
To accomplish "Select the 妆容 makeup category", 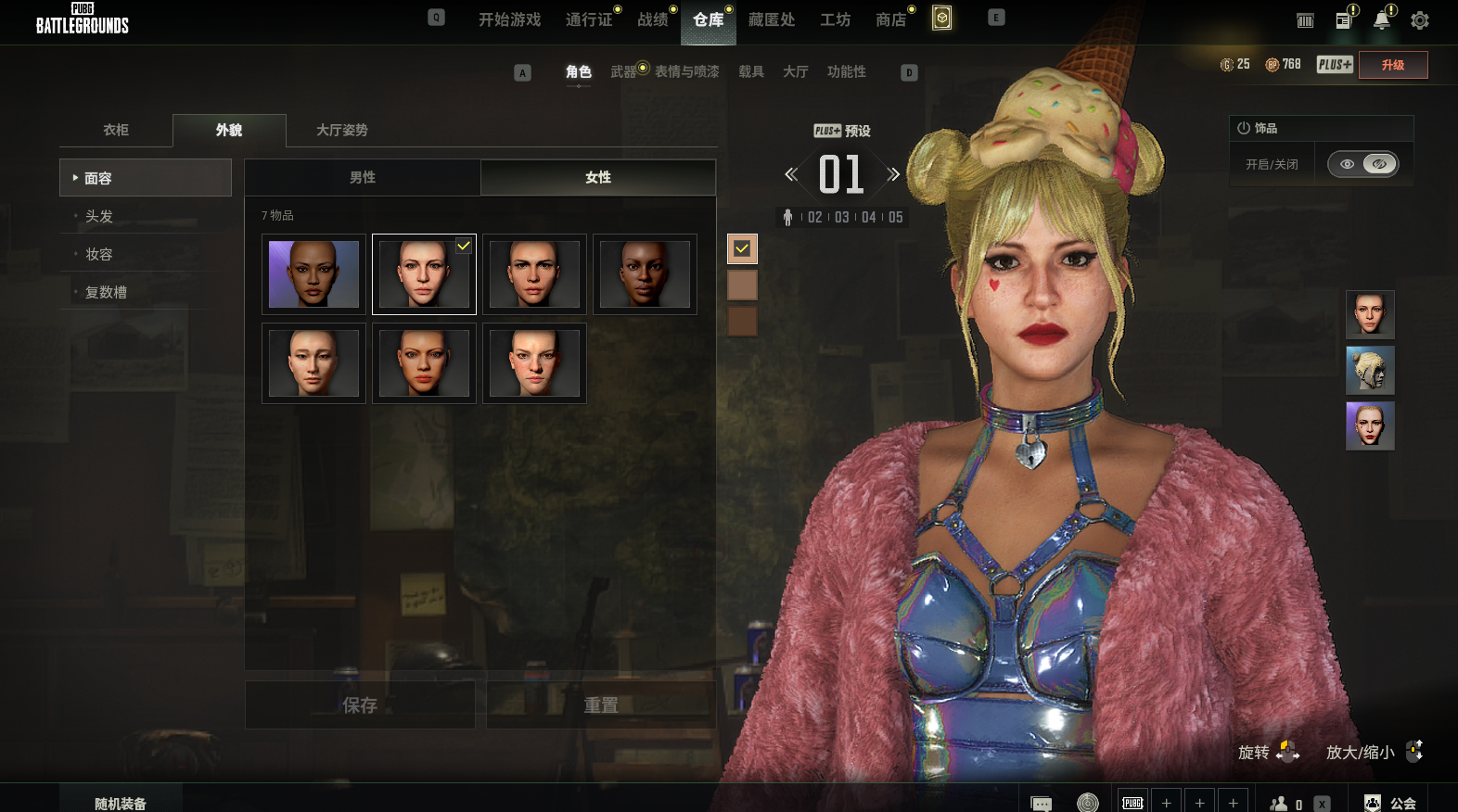I will point(99,254).
